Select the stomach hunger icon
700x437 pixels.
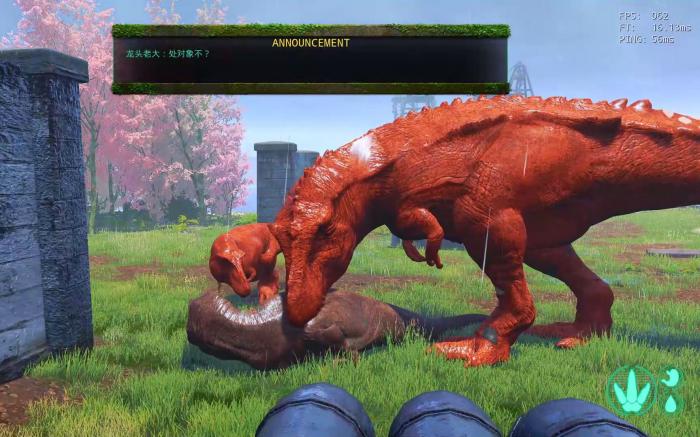(x=671, y=377)
